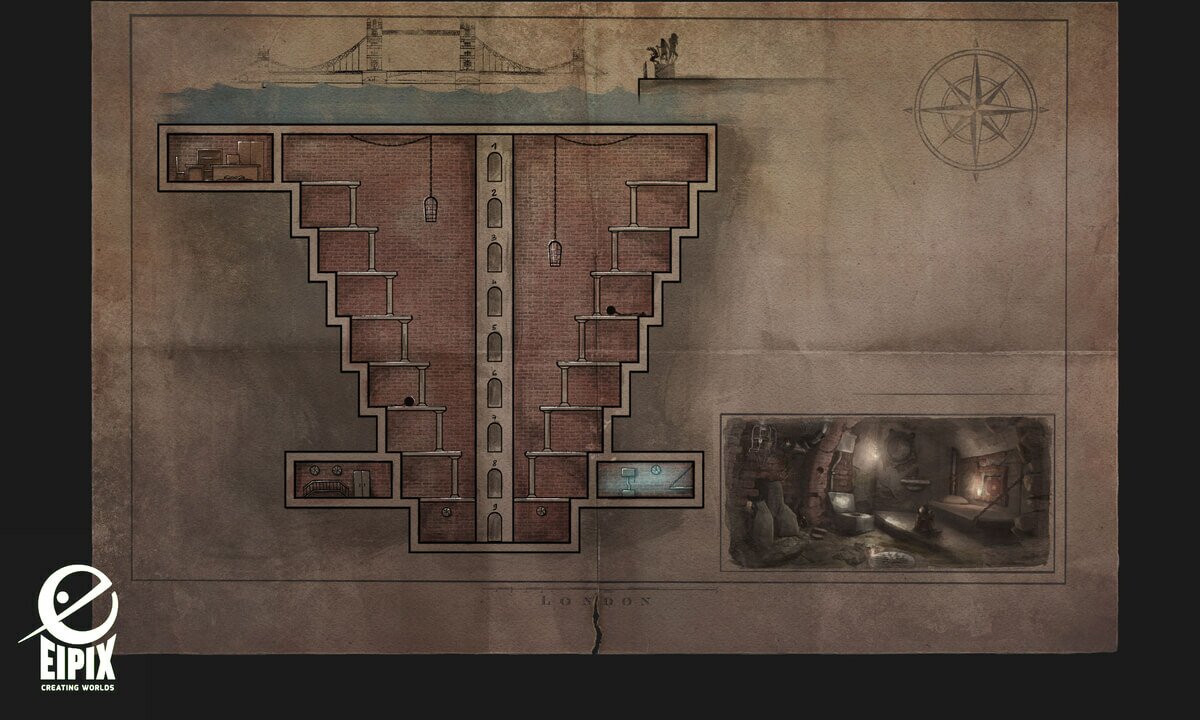Open the office room with desk on map
This screenshot has width=1200, height=720.
pyautogui.click(x=220, y=158)
